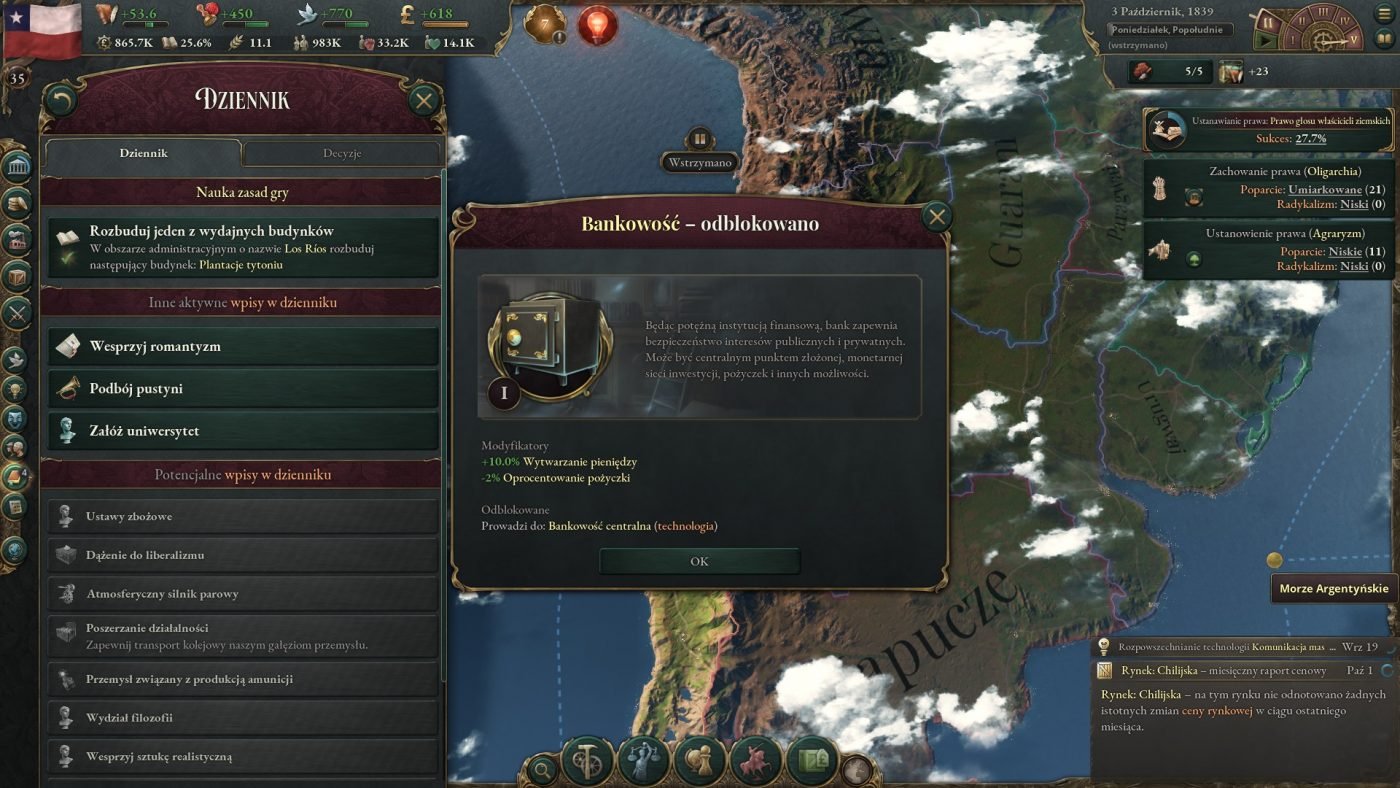
Task: Click the Chilean flag in the corner
Action: [41, 28]
